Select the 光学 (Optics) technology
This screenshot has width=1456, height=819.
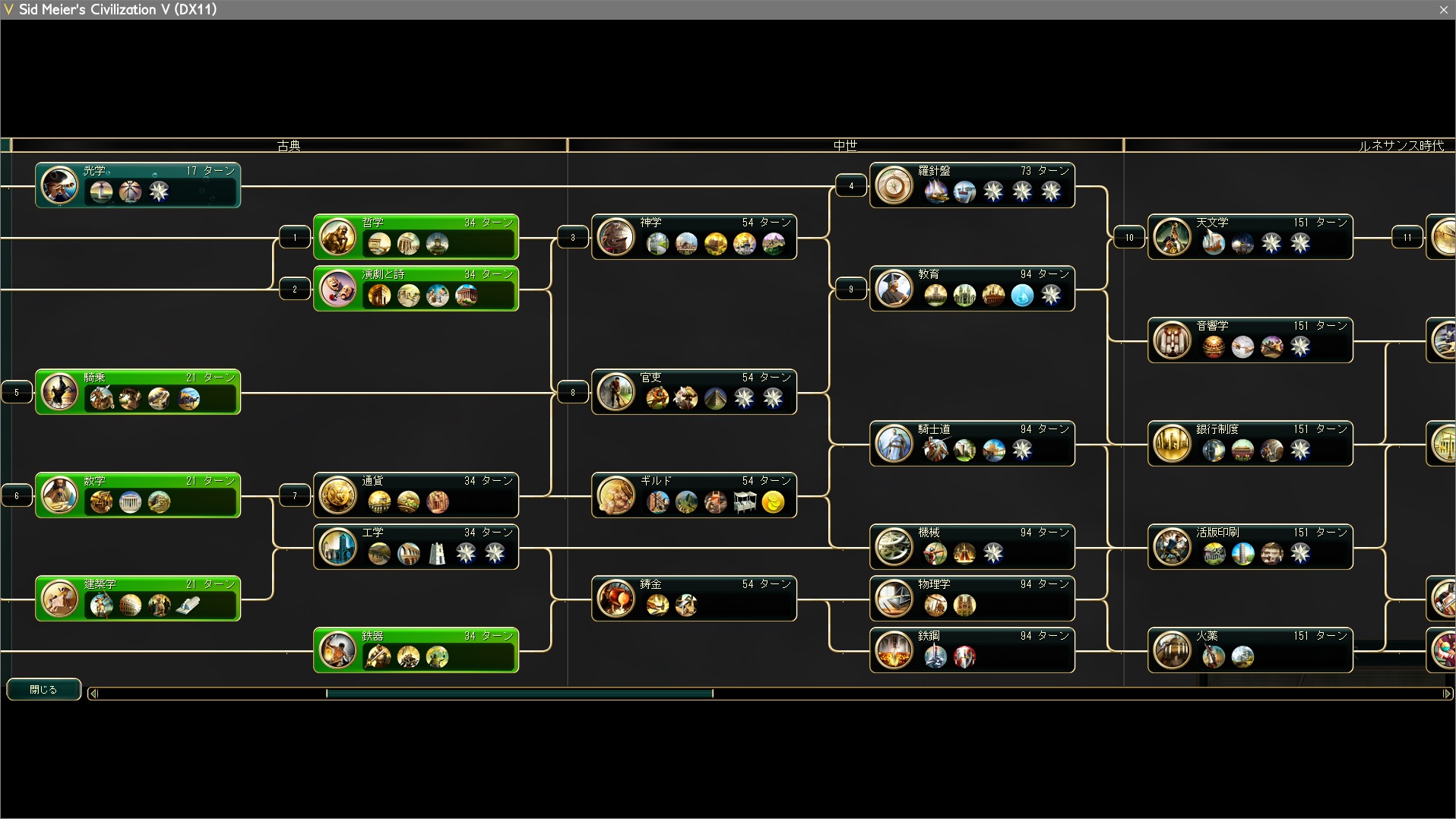(138, 185)
